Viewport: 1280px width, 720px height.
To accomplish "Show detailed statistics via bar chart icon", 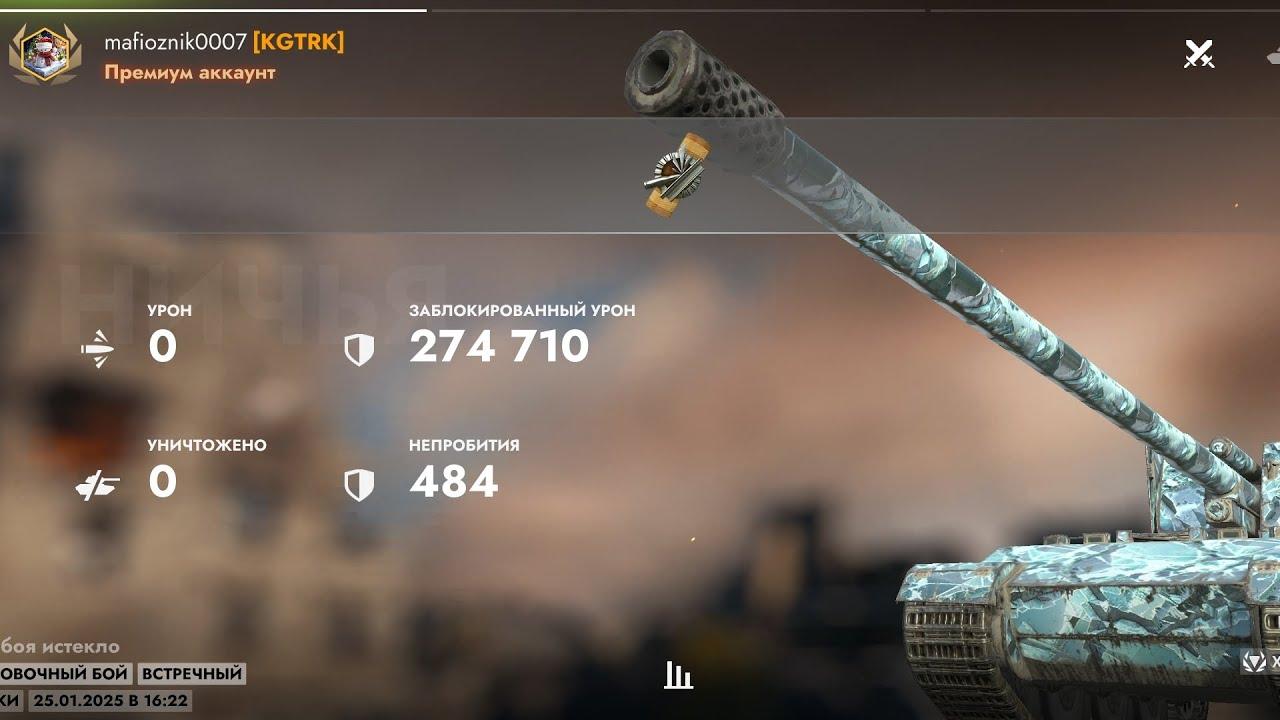I will (678, 676).
